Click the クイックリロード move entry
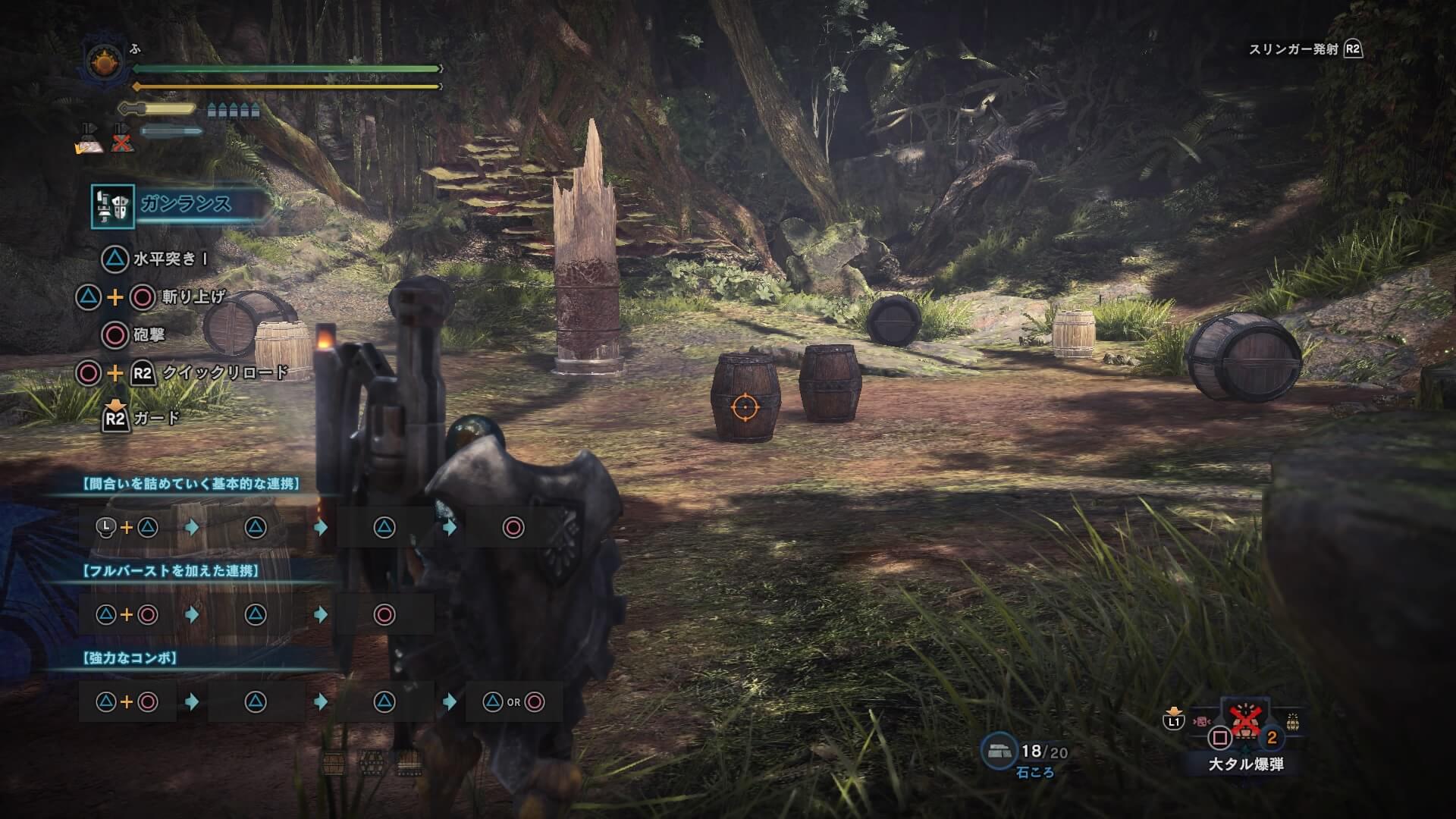Image resolution: width=1456 pixels, height=819 pixels. 225,373
